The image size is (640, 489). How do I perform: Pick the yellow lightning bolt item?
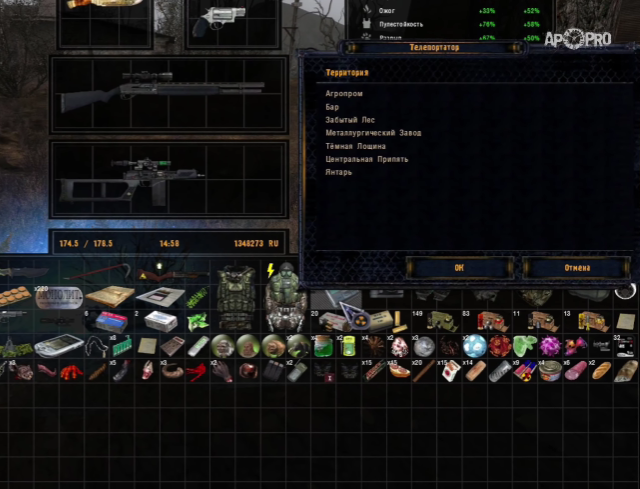coord(270,271)
